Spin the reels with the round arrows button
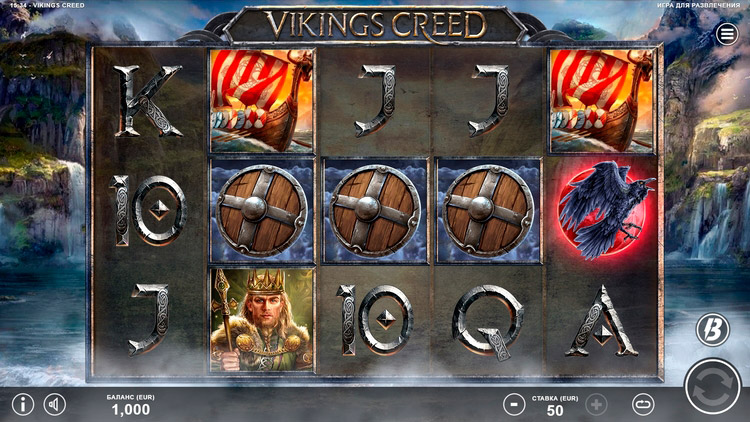 [x=712, y=388]
